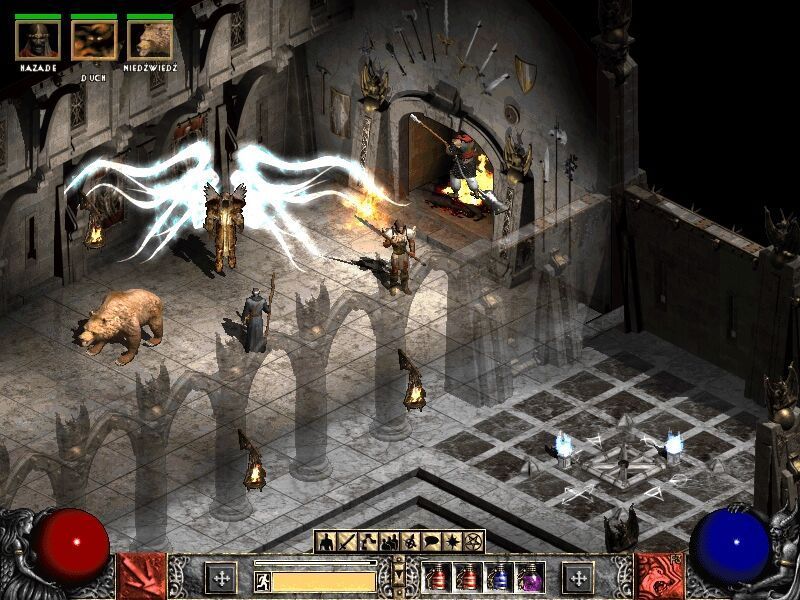Viewport: 800px width, 600px height.
Task: Open the message log speech bubble icon
Action: [431, 542]
